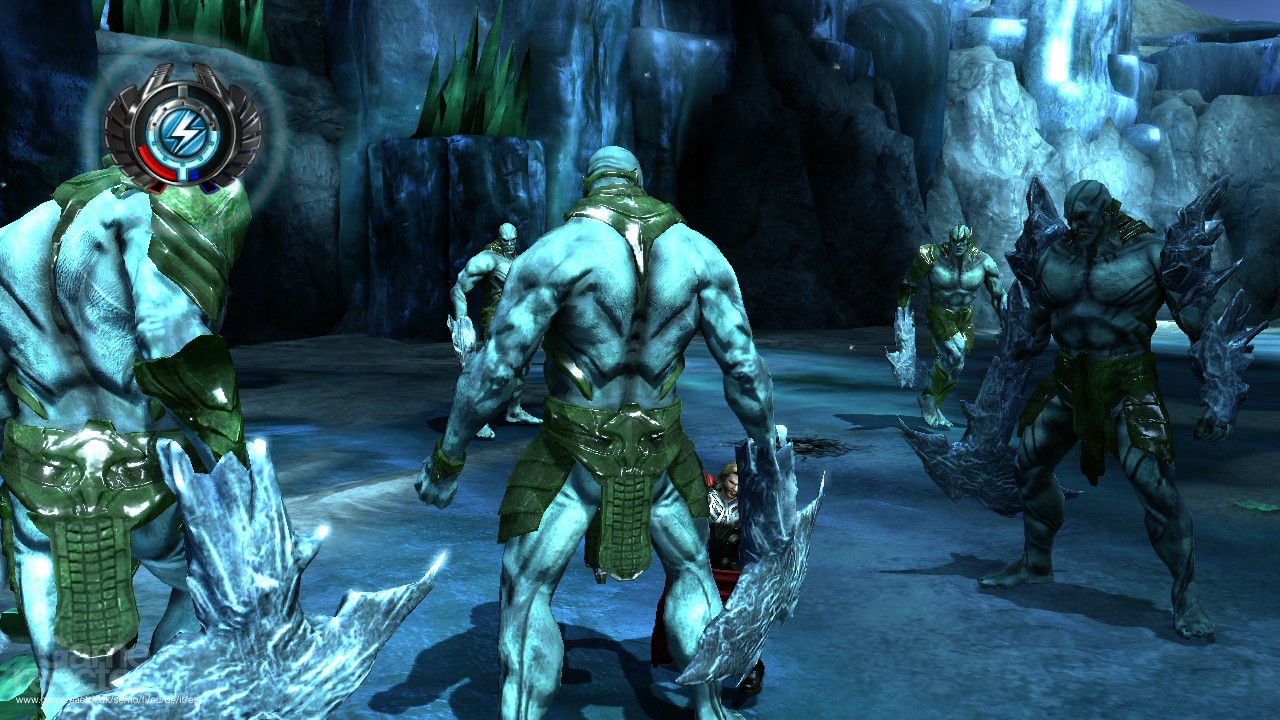This screenshot has width=1280, height=720.
Task: Click the blue notch below the HUD medallion
Action: (210, 186)
